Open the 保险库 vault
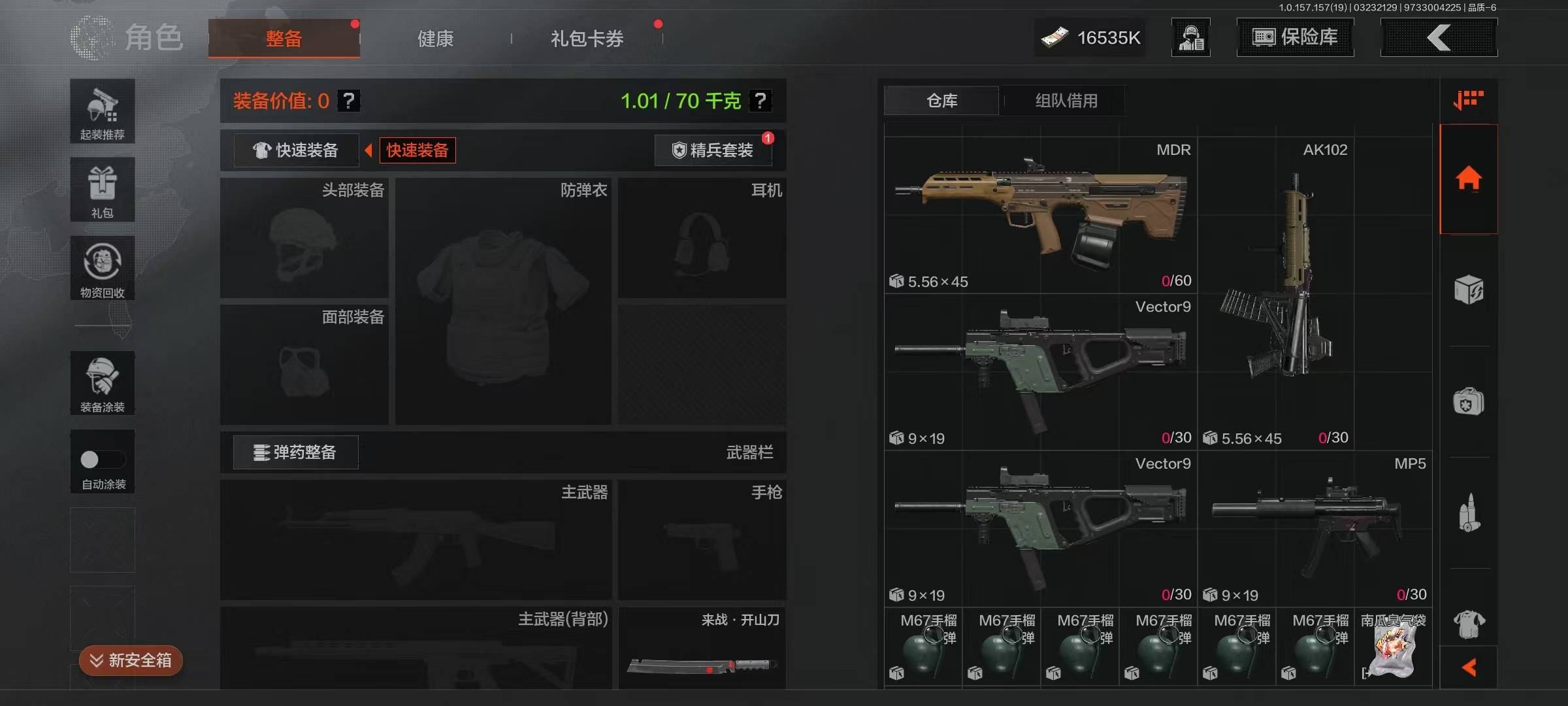 1295,37
